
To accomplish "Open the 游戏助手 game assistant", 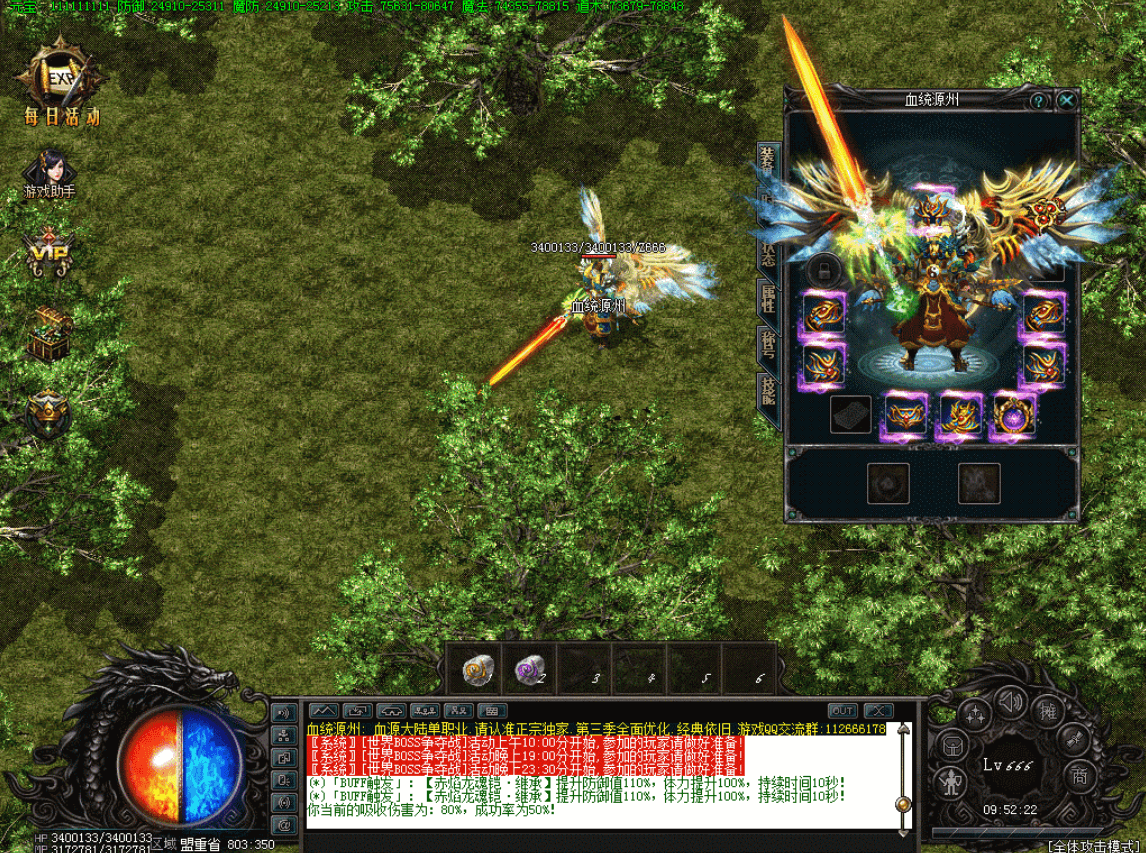I will (50, 174).
